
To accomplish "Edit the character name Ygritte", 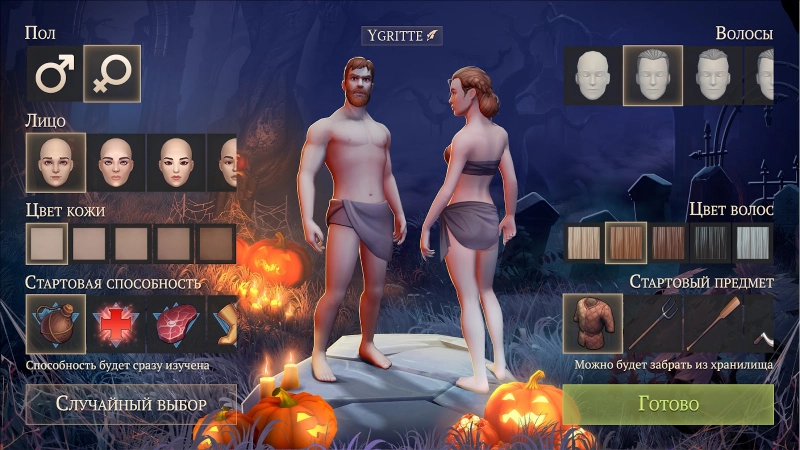I will pyautogui.click(x=402, y=36).
